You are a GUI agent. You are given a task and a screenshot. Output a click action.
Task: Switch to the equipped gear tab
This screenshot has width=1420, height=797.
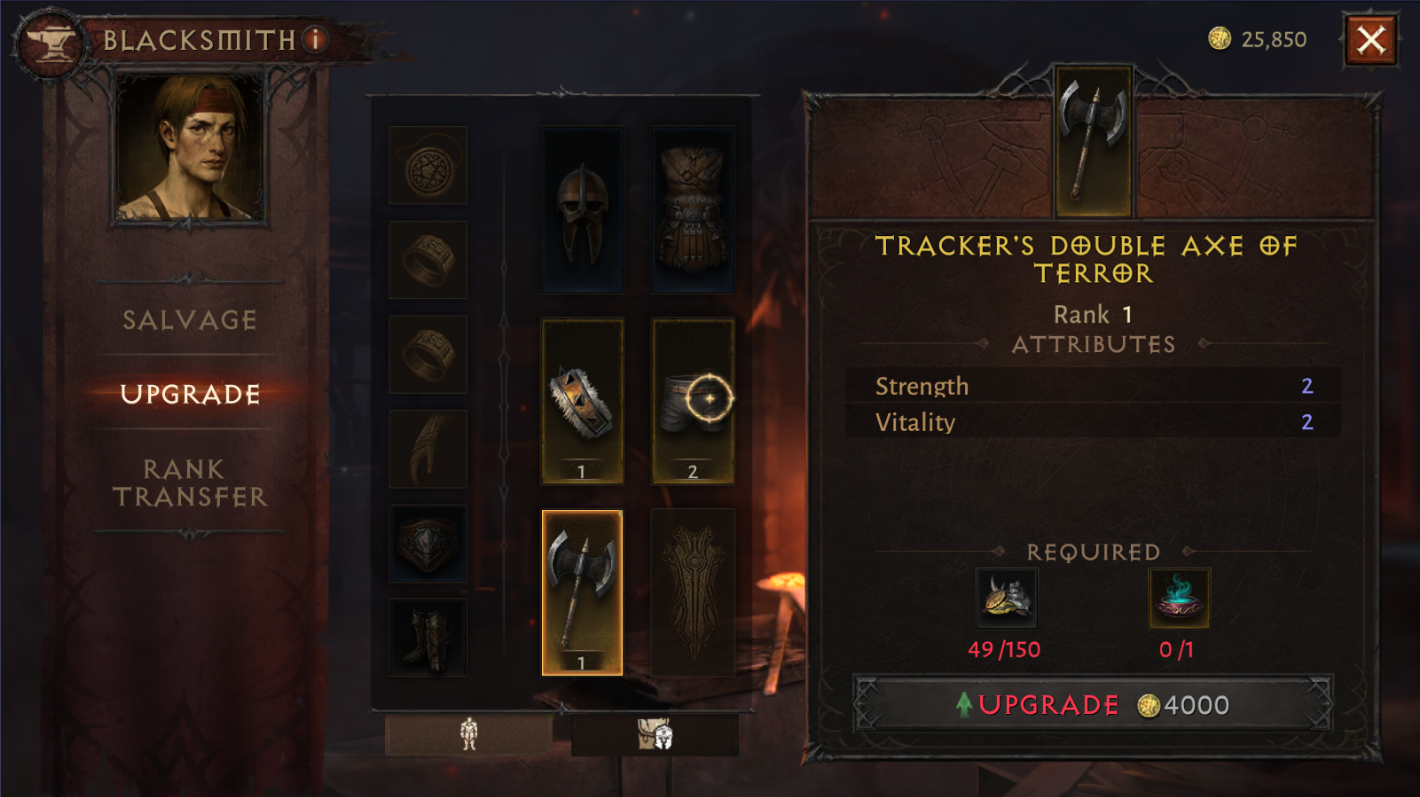point(470,735)
